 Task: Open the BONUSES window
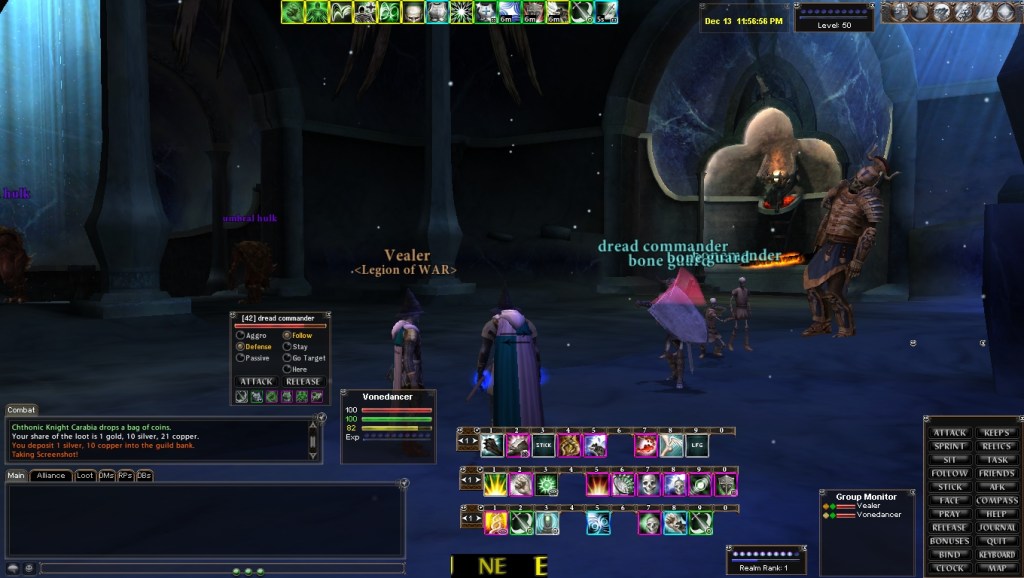click(949, 541)
